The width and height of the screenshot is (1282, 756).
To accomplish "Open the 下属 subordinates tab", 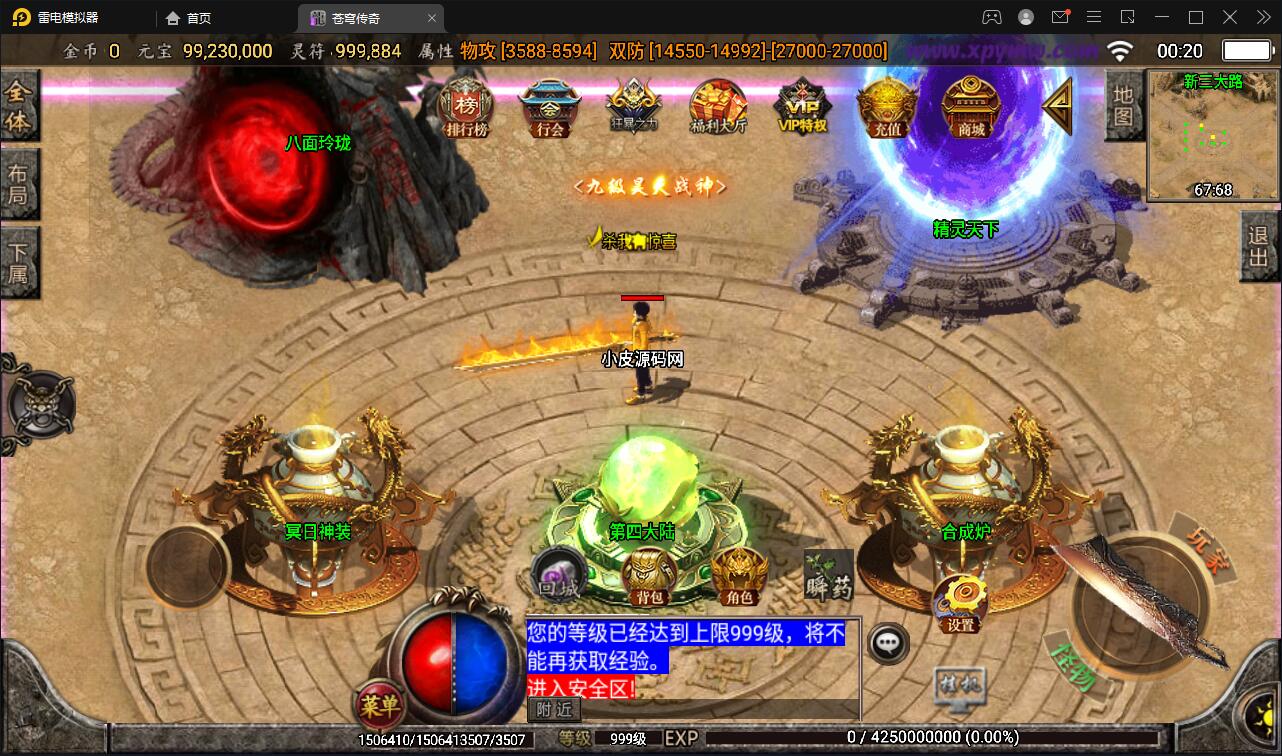I will pyautogui.click(x=19, y=262).
